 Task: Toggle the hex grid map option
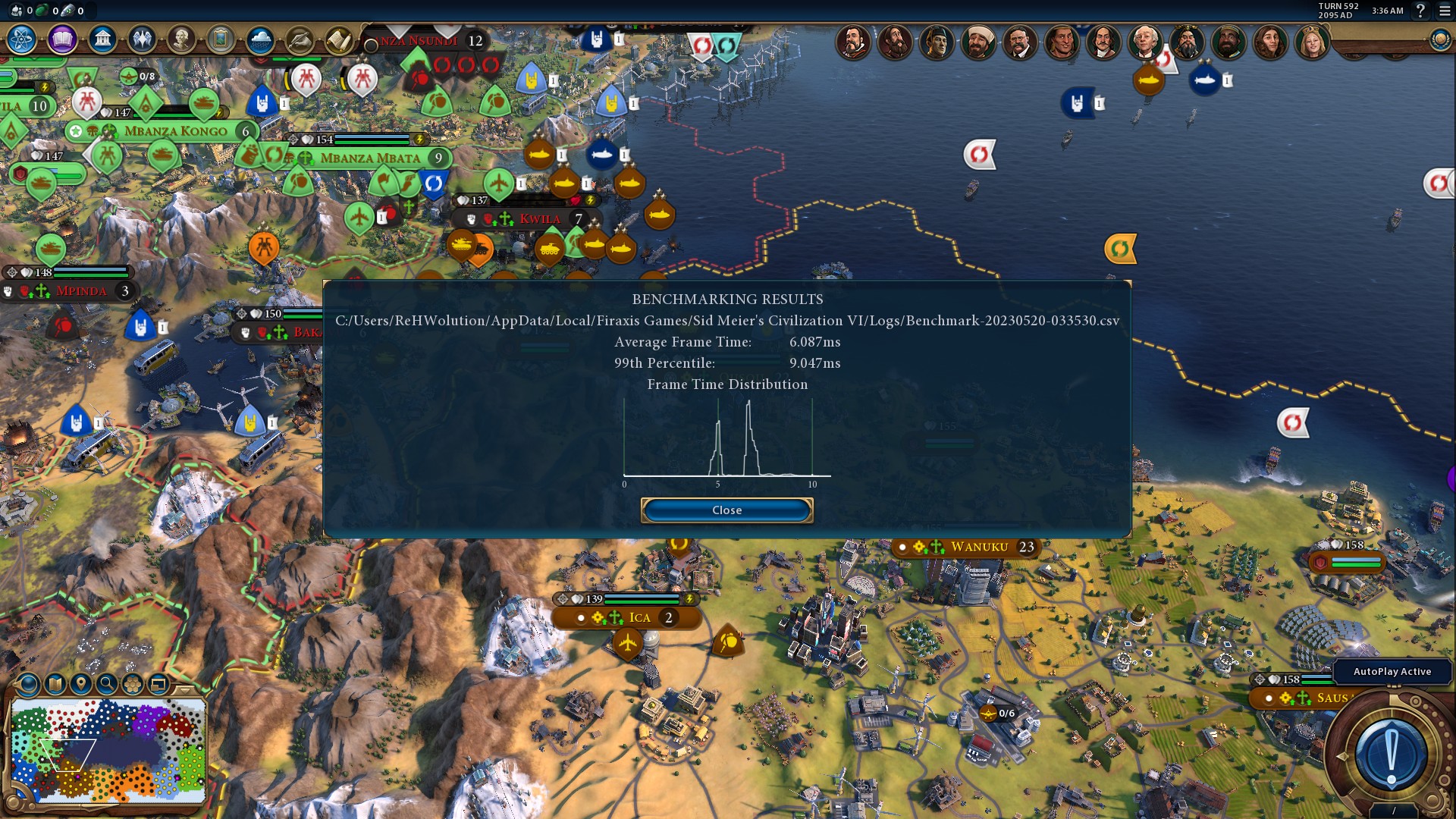coord(133,684)
